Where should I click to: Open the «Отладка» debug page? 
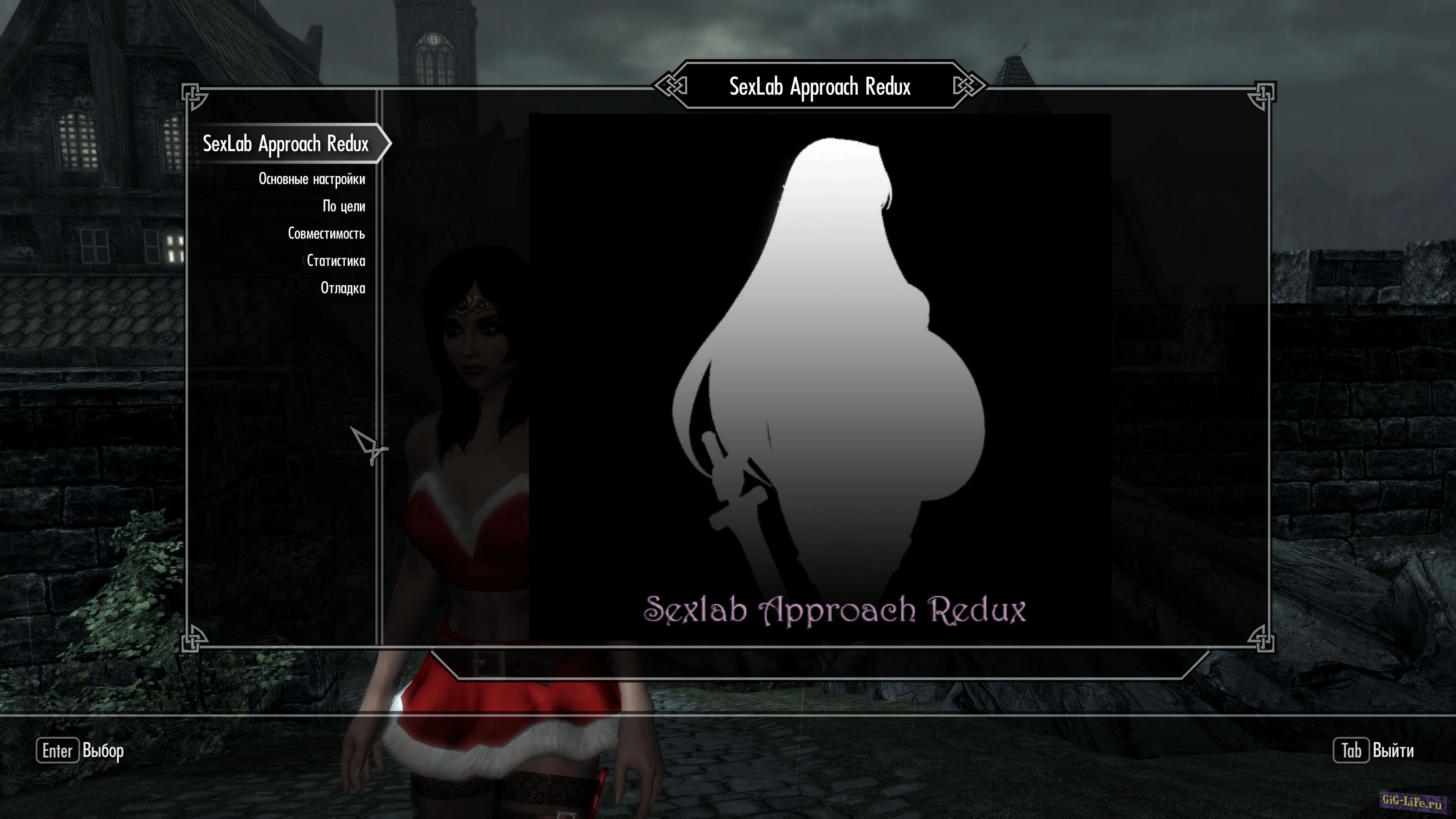coord(344,288)
